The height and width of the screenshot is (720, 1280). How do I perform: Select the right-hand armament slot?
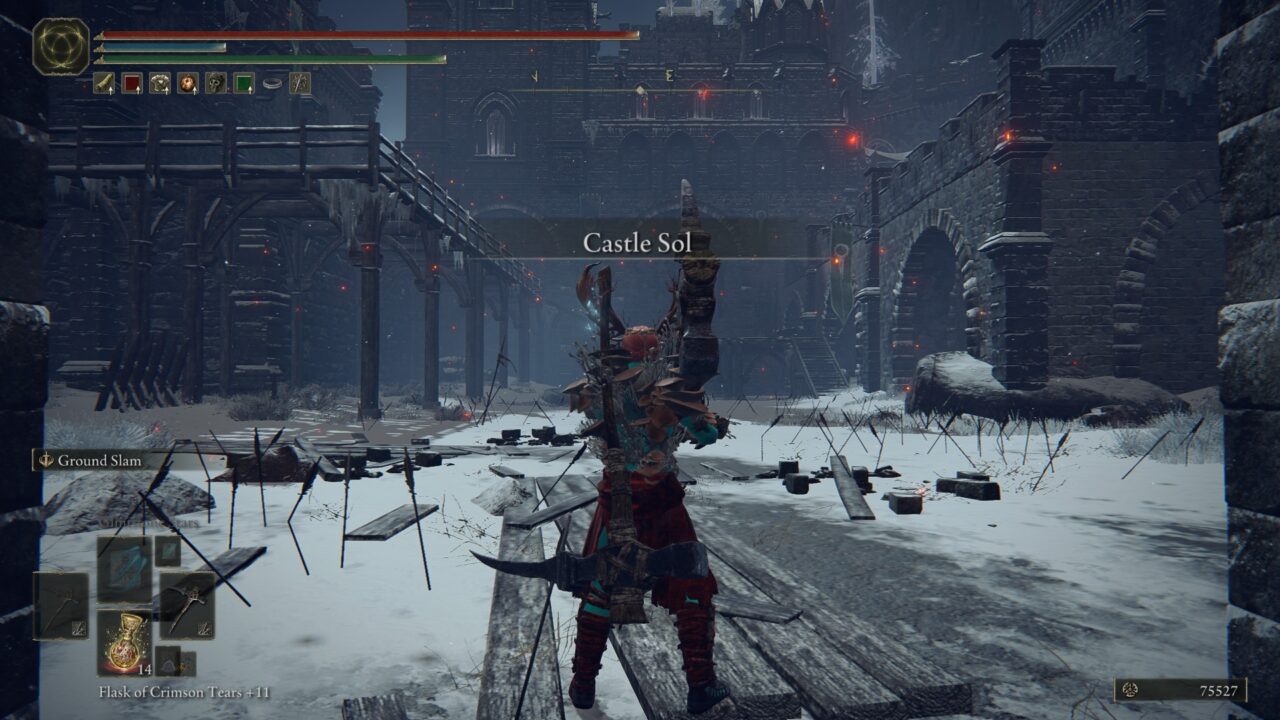click(187, 605)
